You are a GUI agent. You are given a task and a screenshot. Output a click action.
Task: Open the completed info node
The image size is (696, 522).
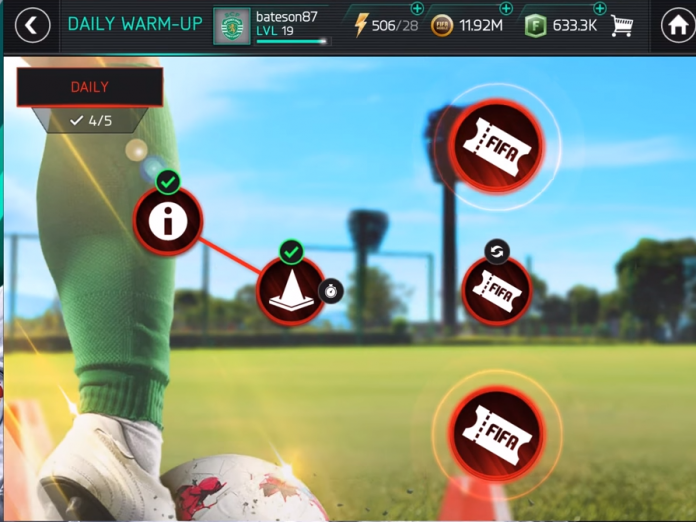coord(168,221)
